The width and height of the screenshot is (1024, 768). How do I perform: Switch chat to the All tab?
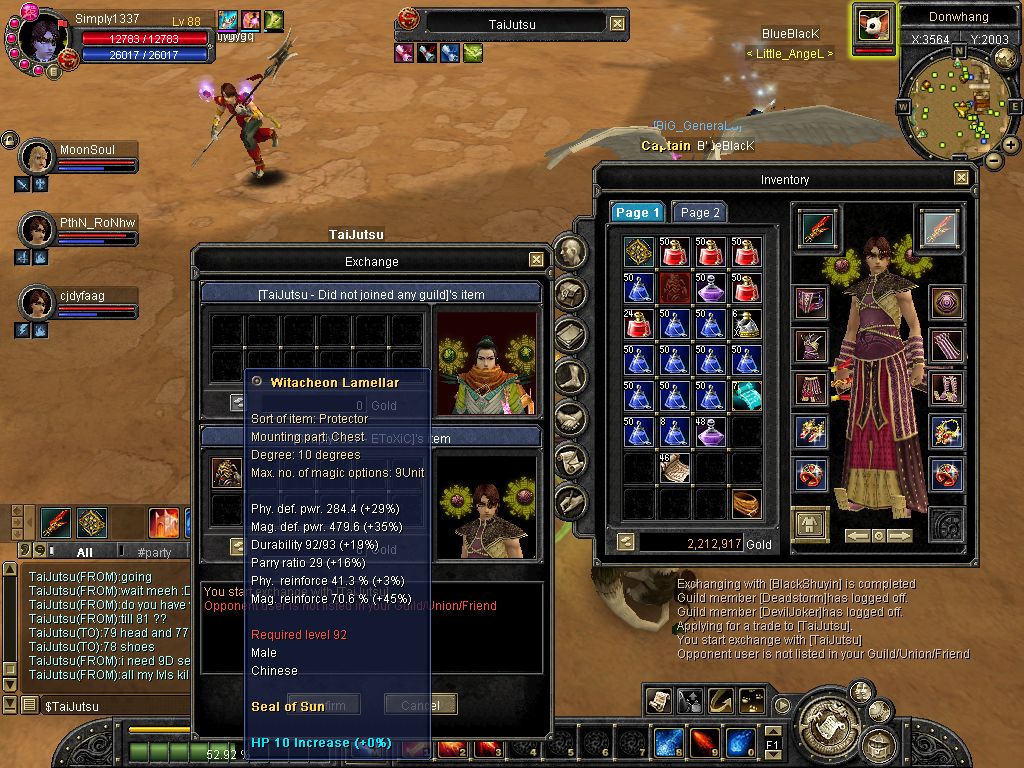point(84,552)
